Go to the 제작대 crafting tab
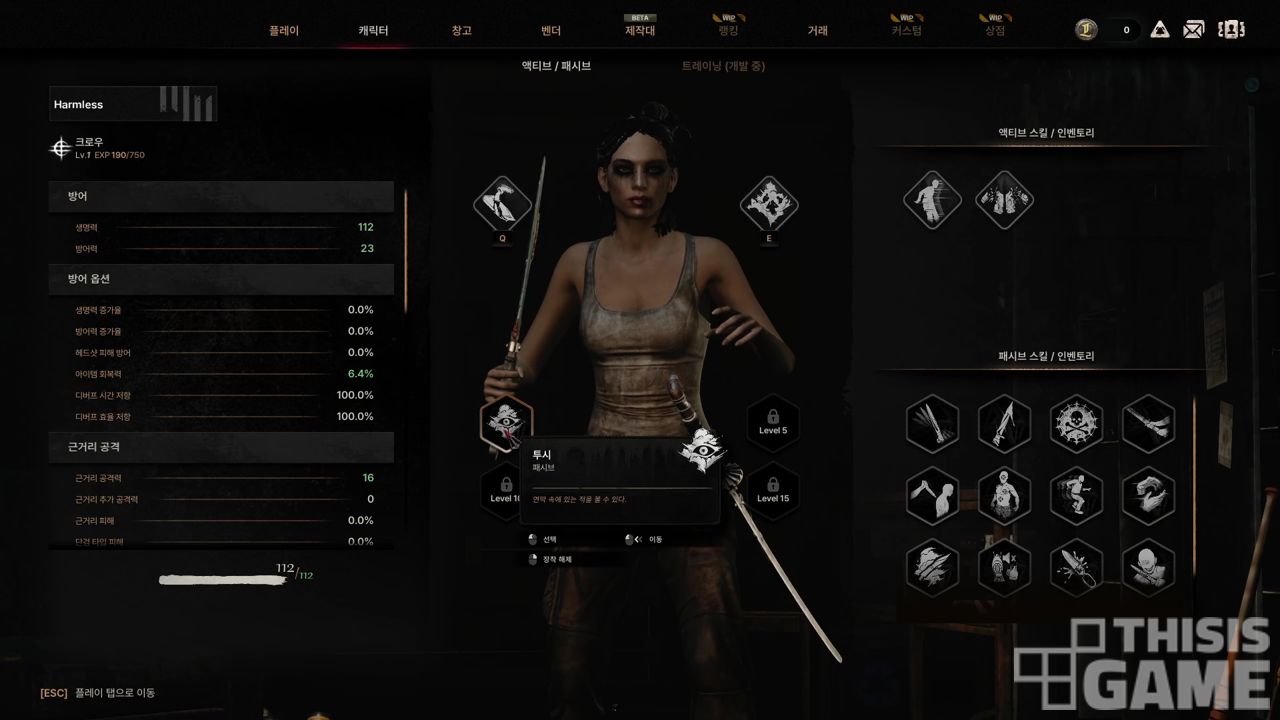The image size is (1280, 720). (639, 31)
